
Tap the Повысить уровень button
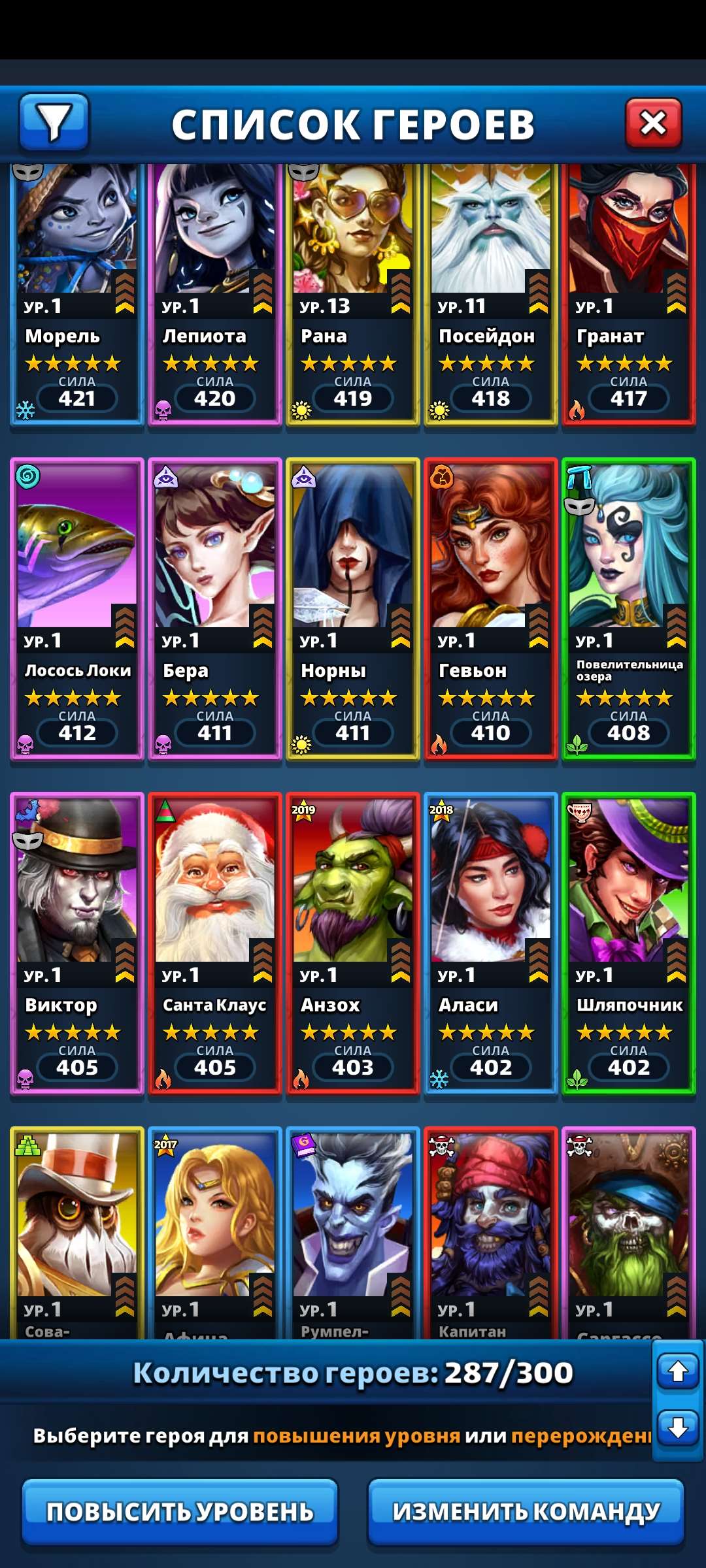(x=180, y=1511)
